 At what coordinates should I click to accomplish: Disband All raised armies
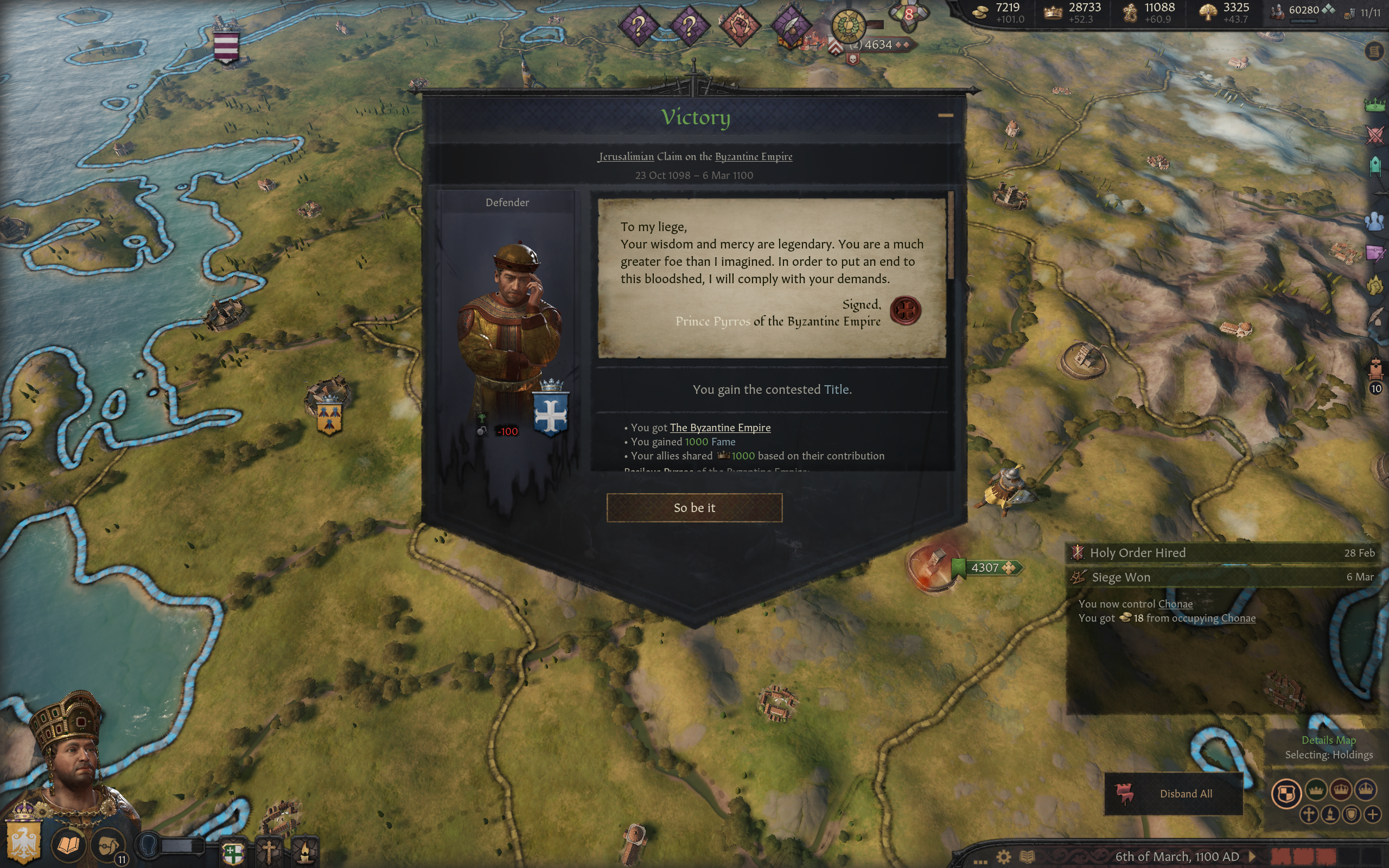click(x=1173, y=793)
